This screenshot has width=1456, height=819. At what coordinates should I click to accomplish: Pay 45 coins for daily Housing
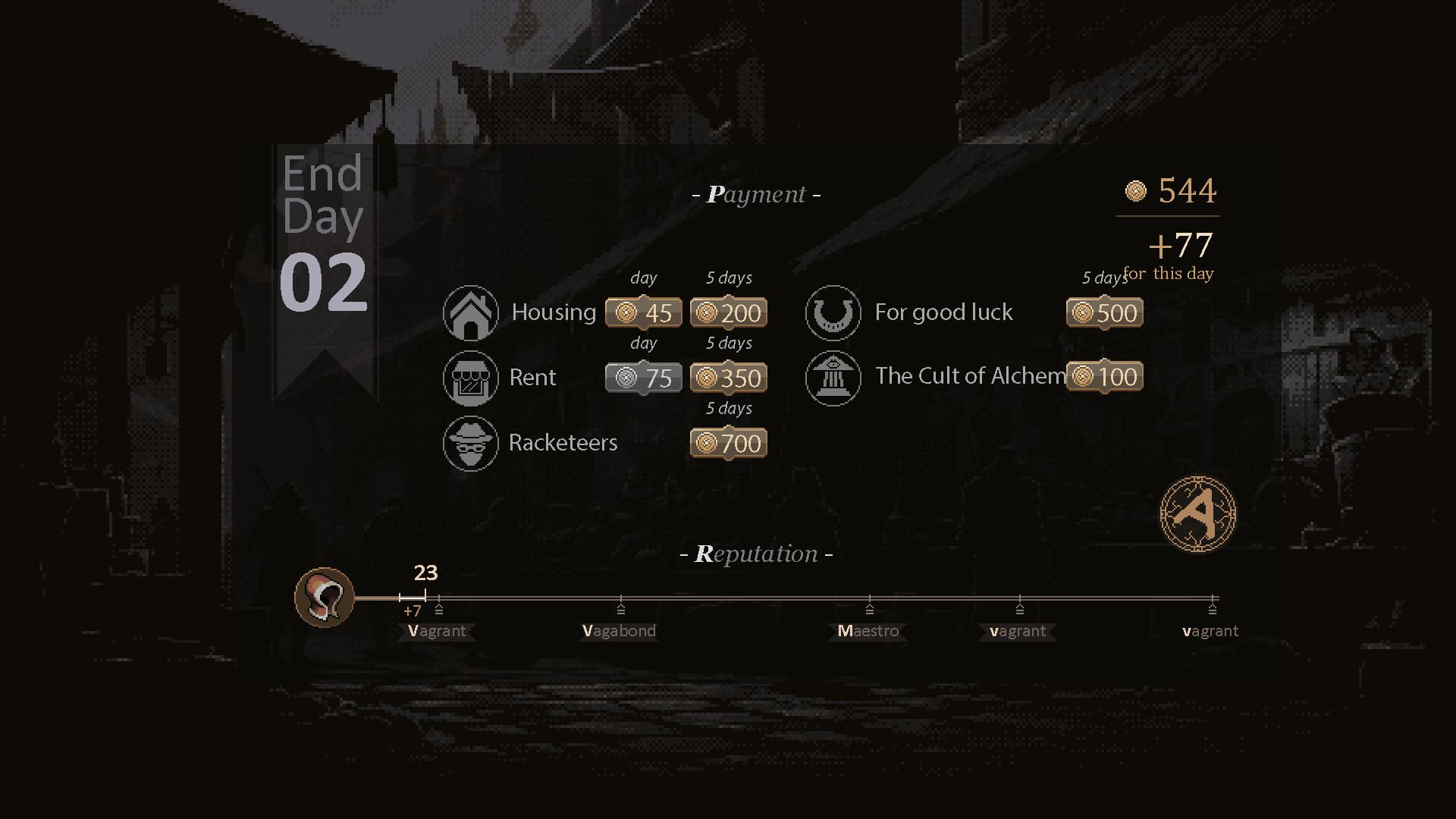tap(644, 312)
